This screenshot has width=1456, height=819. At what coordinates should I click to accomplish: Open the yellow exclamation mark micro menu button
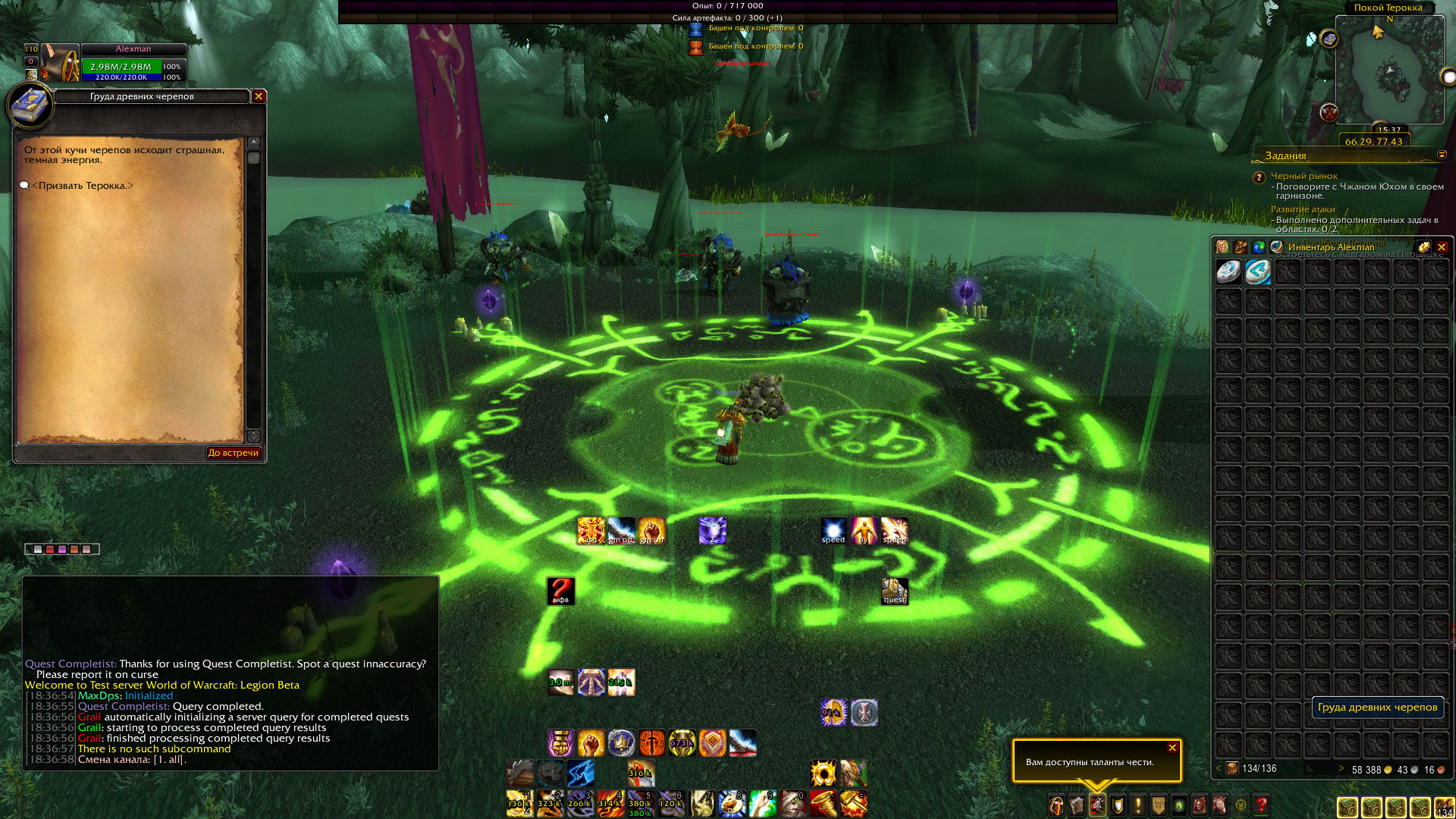(x=1137, y=805)
